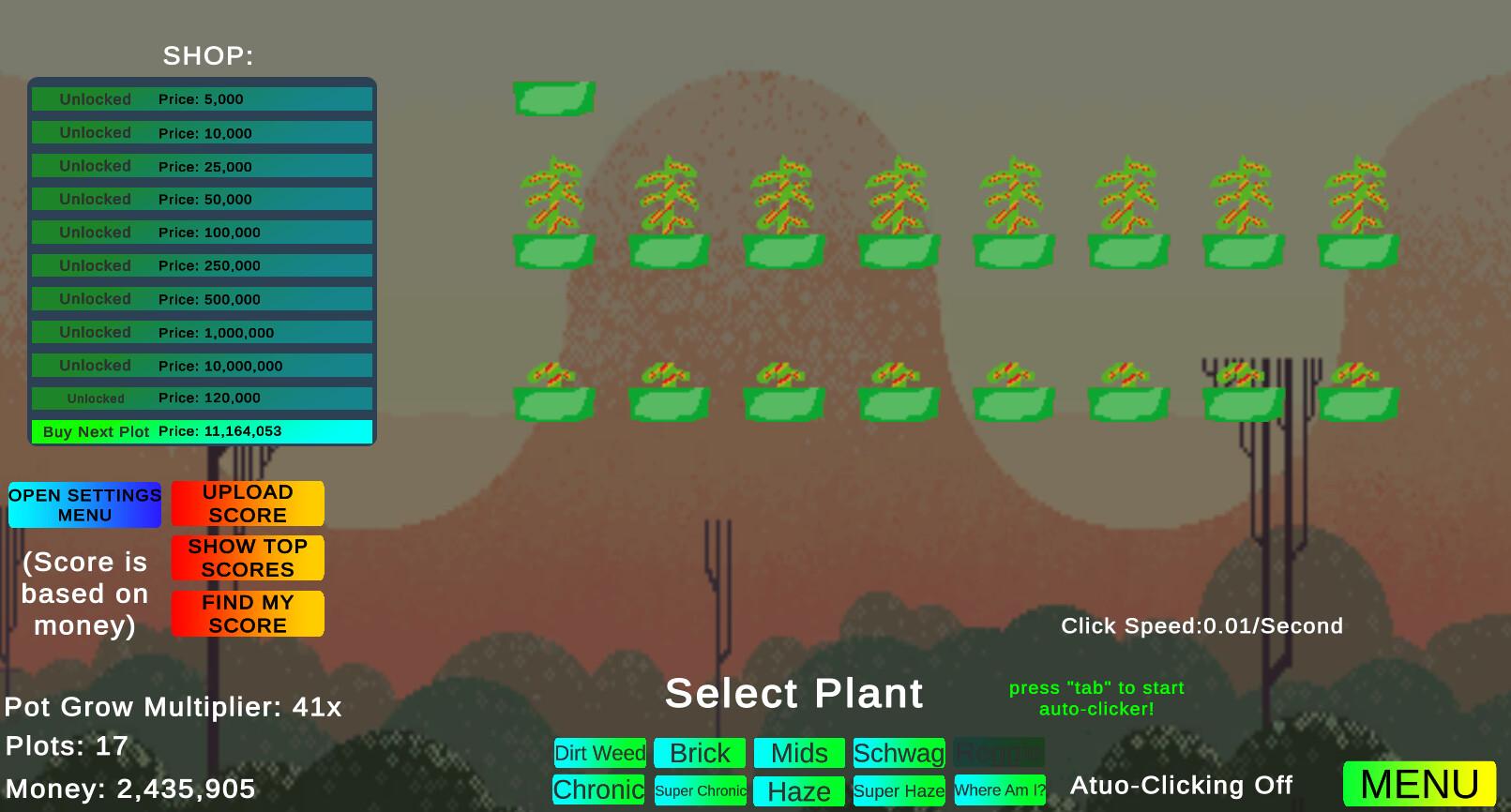Open the settings menu
The width and height of the screenshot is (1511, 812).
click(84, 505)
